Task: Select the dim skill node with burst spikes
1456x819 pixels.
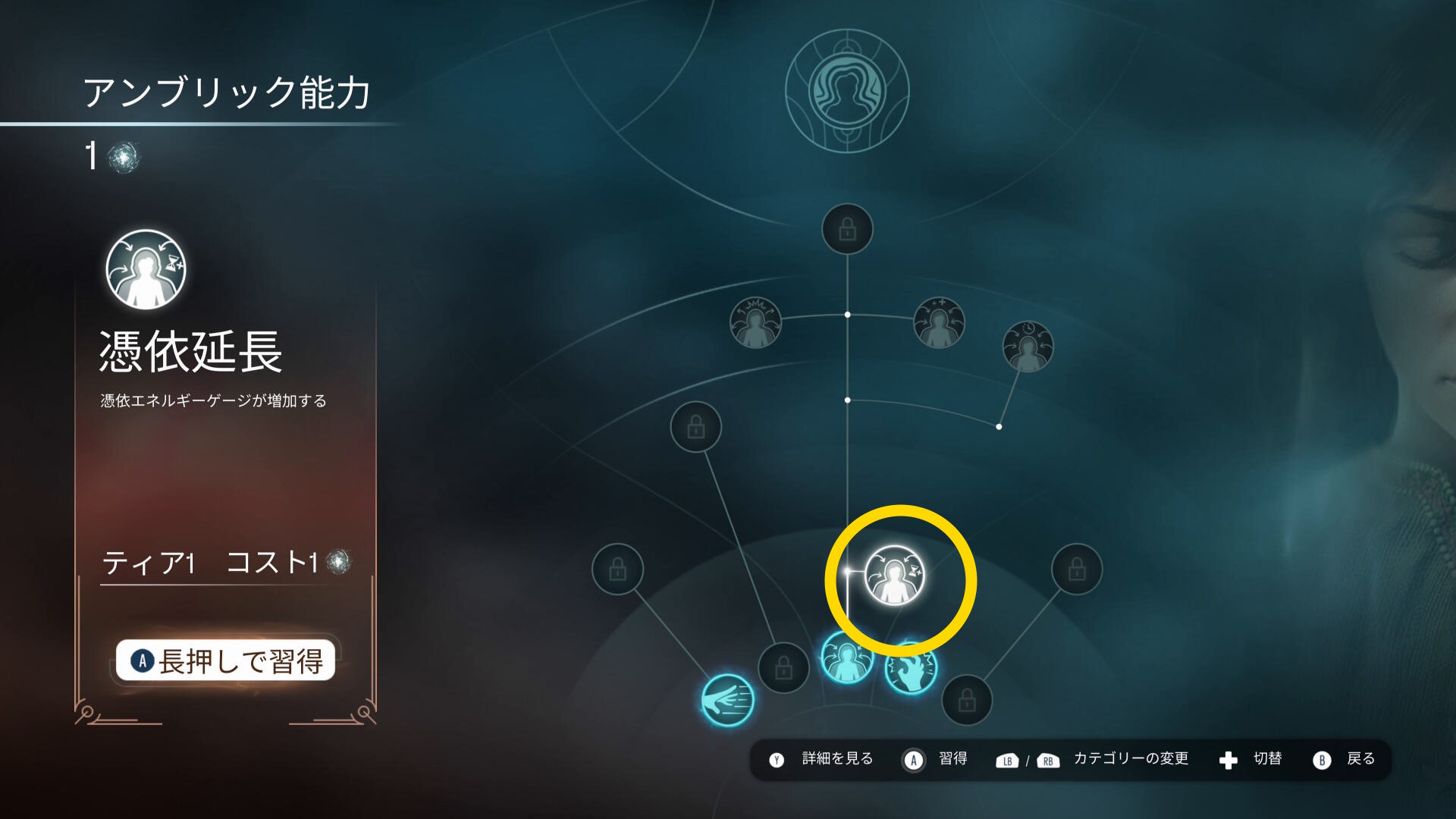Action: click(x=755, y=322)
